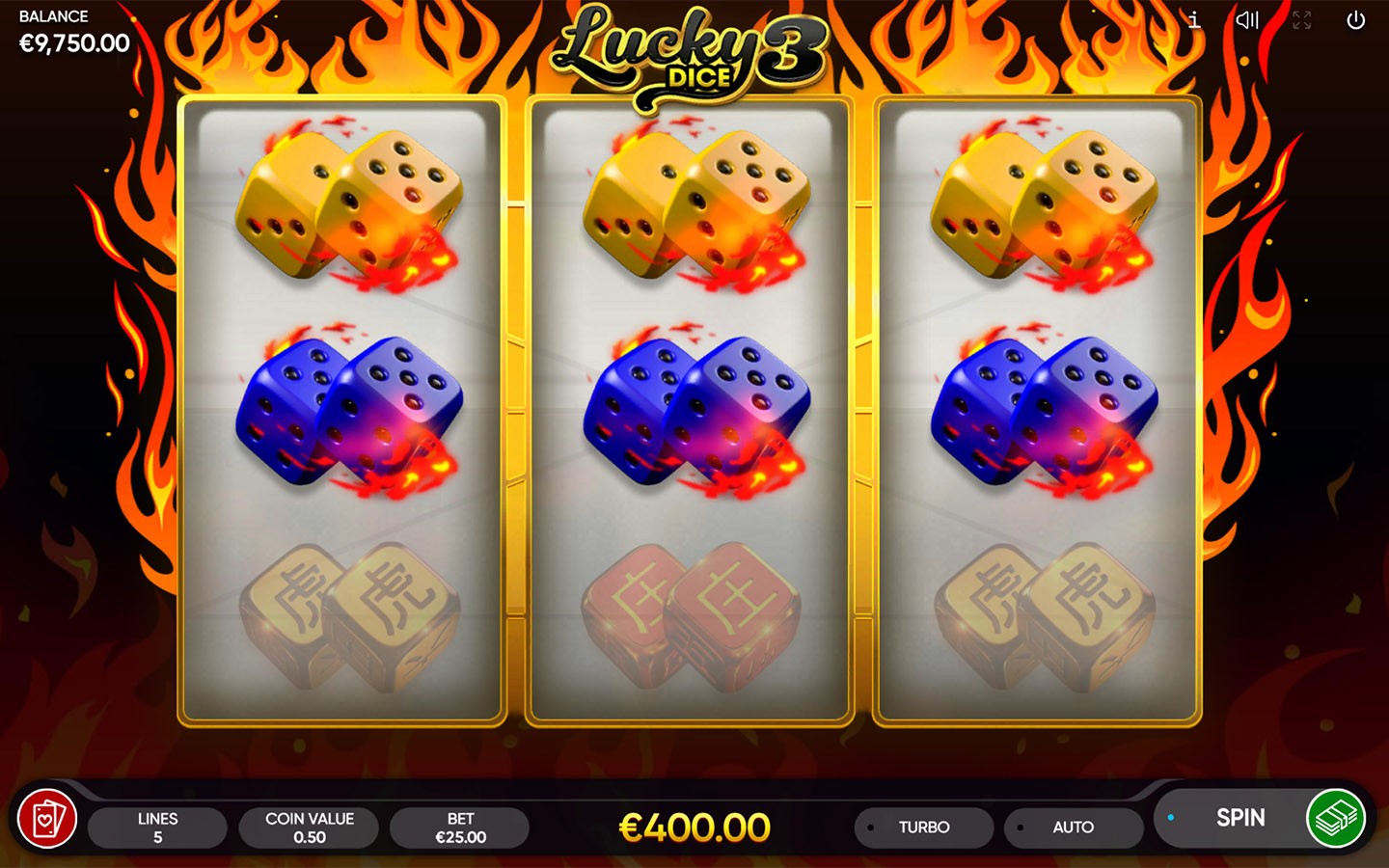This screenshot has height=868, width=1389.
Task: Open the info paytable icon
Action: (1194, 20)
